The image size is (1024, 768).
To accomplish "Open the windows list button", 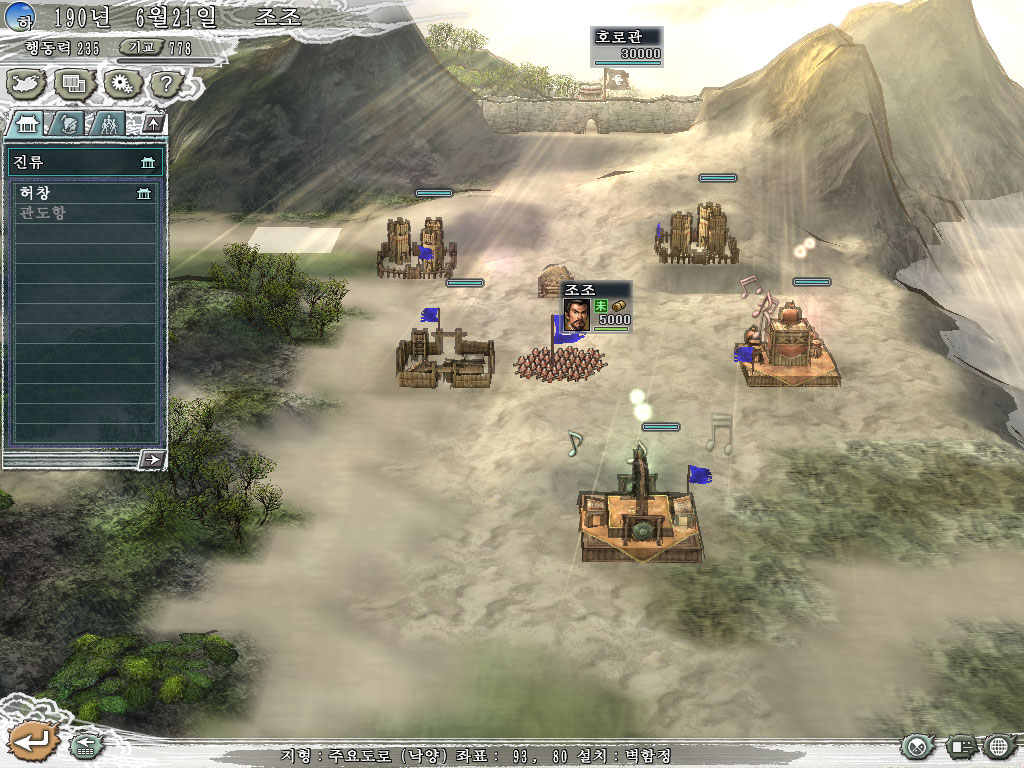I will pos(75,83).
